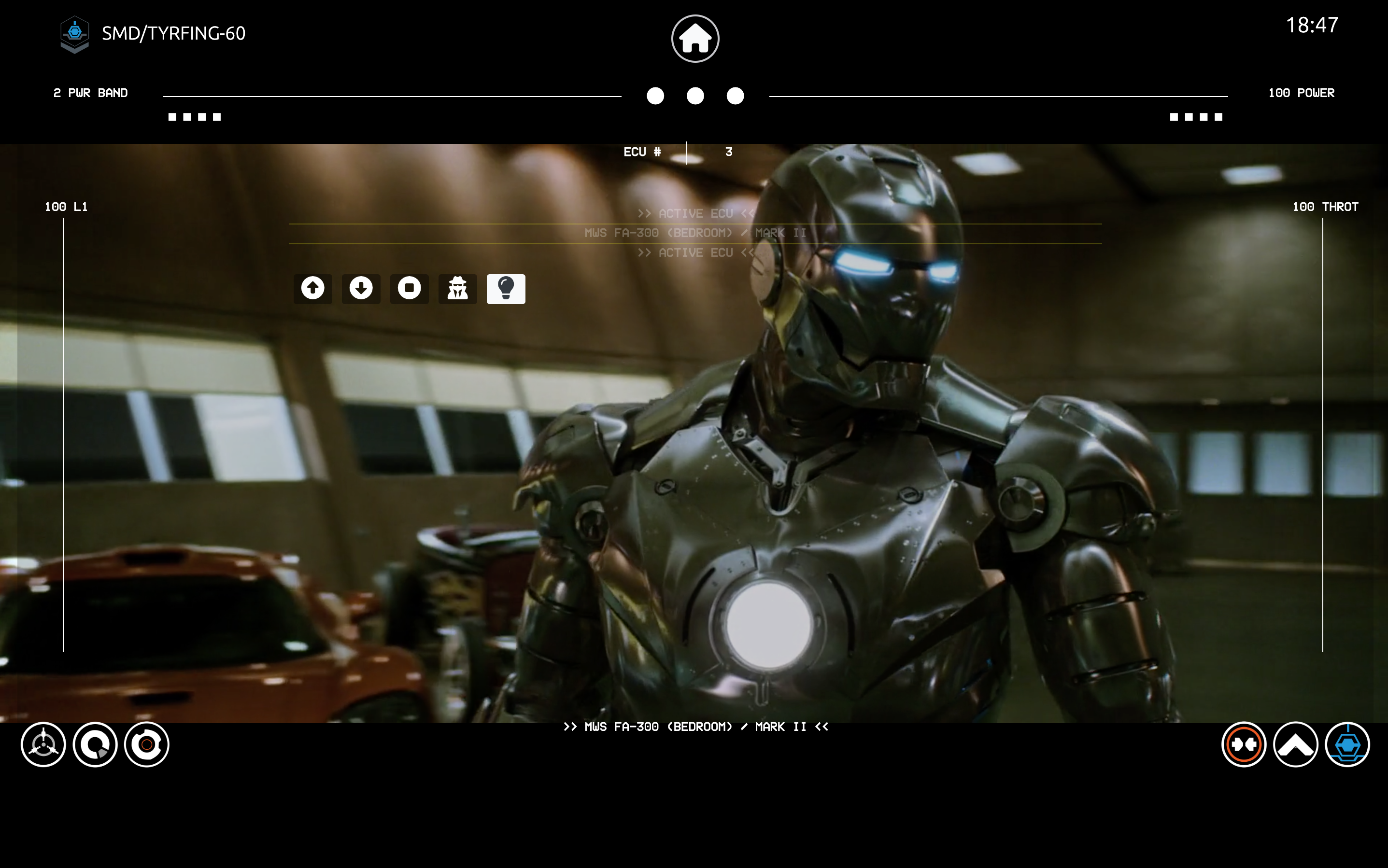This screenshot has height=868, width=1388.
Task: Go to the home screen
Action: click(695, 39)
